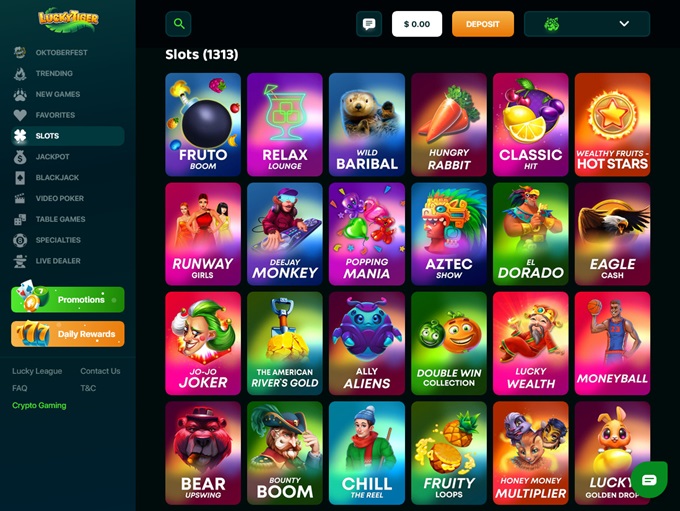Open the Video Poker category
The image size is (680, 511).
click(60, 199)
